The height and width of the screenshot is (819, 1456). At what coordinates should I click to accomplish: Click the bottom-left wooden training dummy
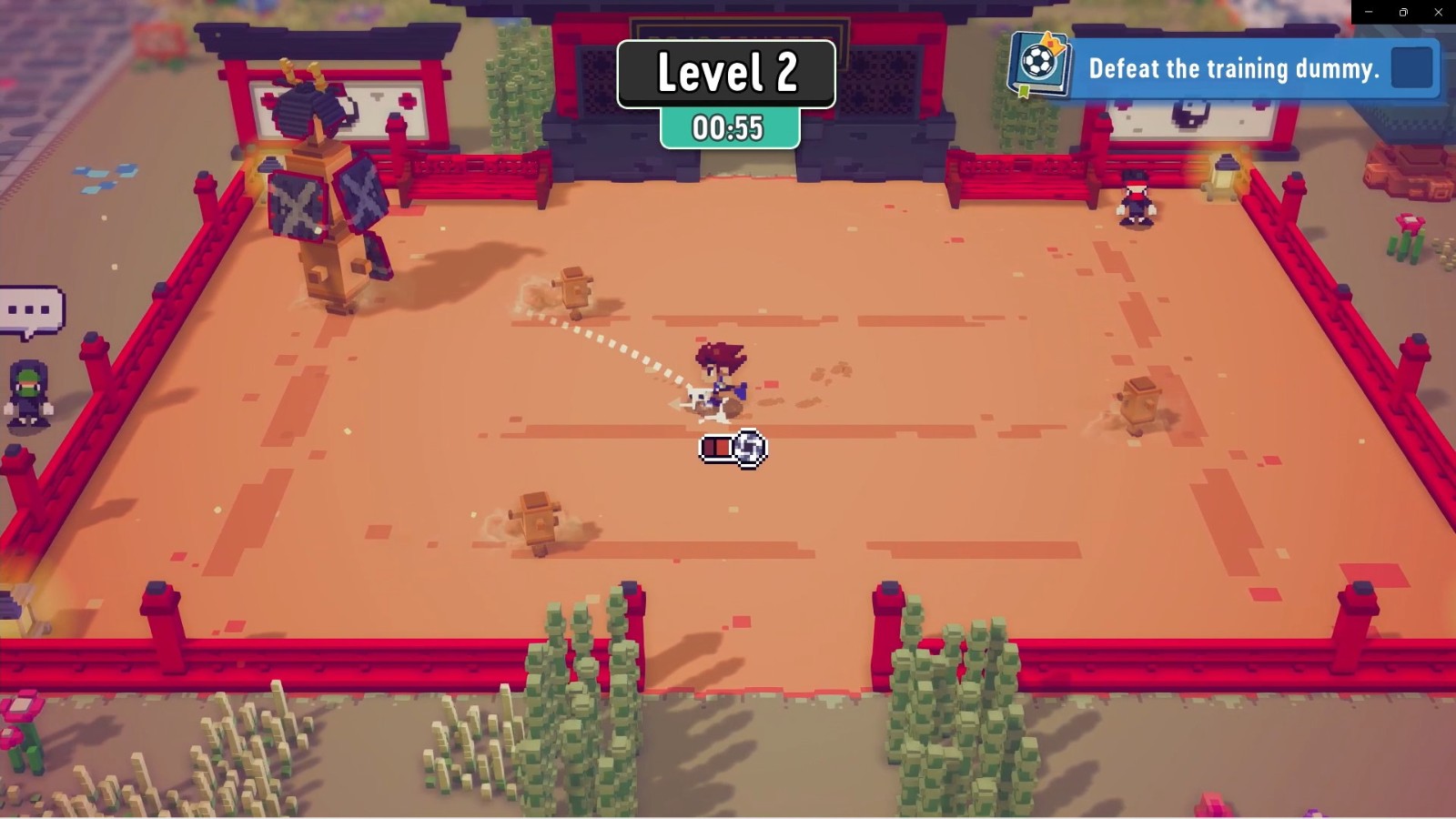pyautogui.click(x=537, y=519)
